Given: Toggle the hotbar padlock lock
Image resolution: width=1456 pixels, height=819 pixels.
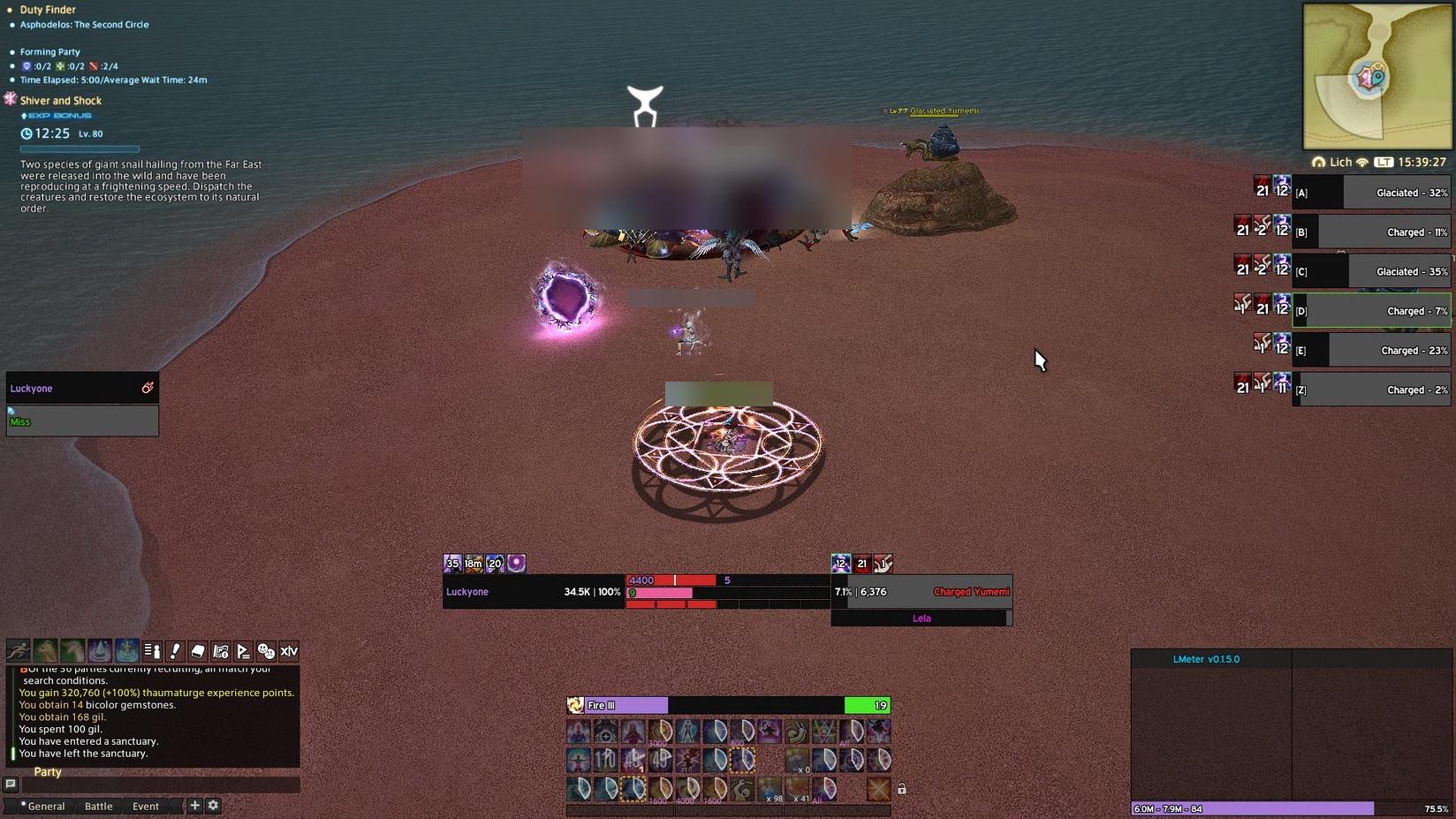Looking at the screenshot, I should coord(901,789).
